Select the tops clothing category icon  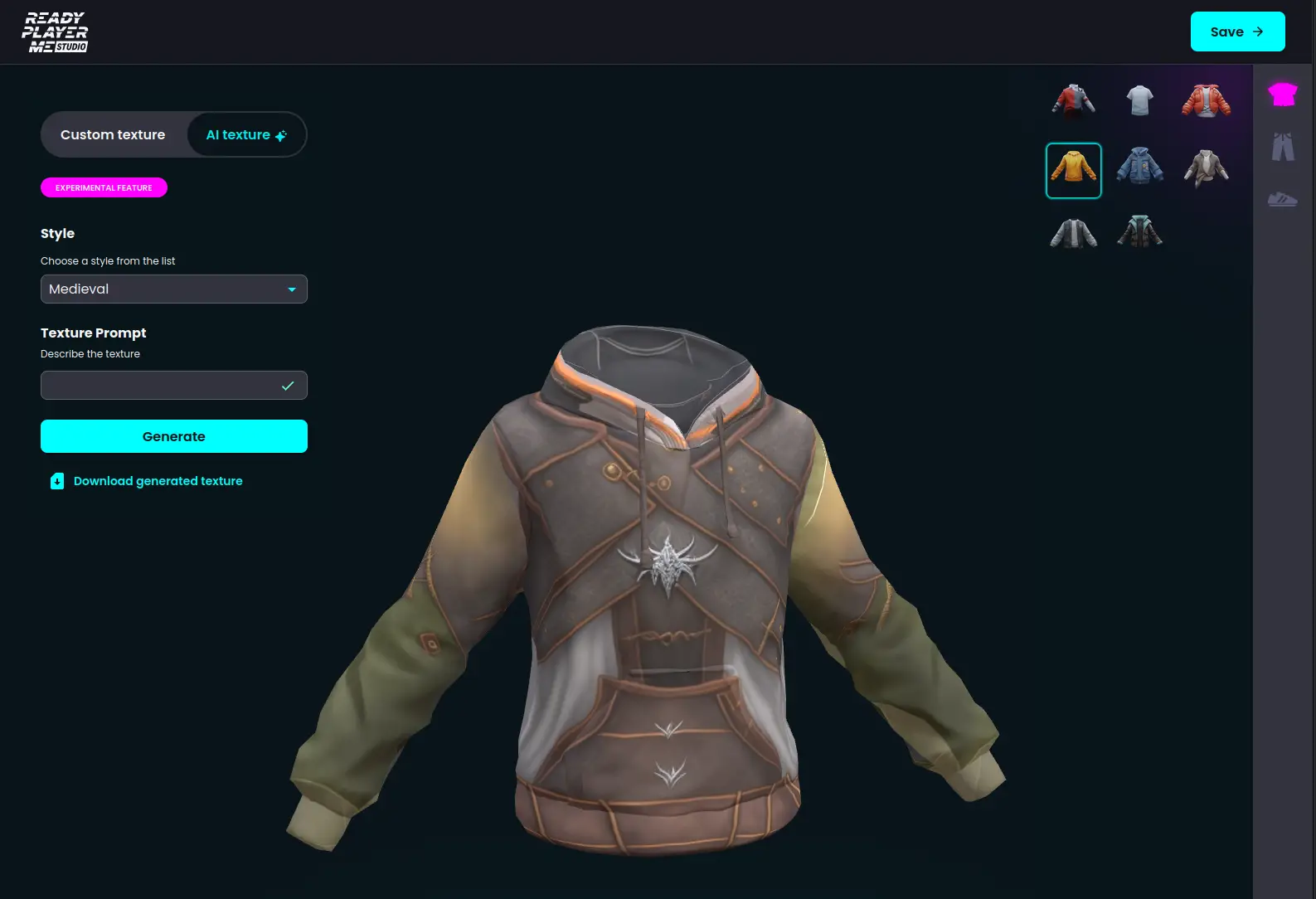click(x=1282, y=94)
